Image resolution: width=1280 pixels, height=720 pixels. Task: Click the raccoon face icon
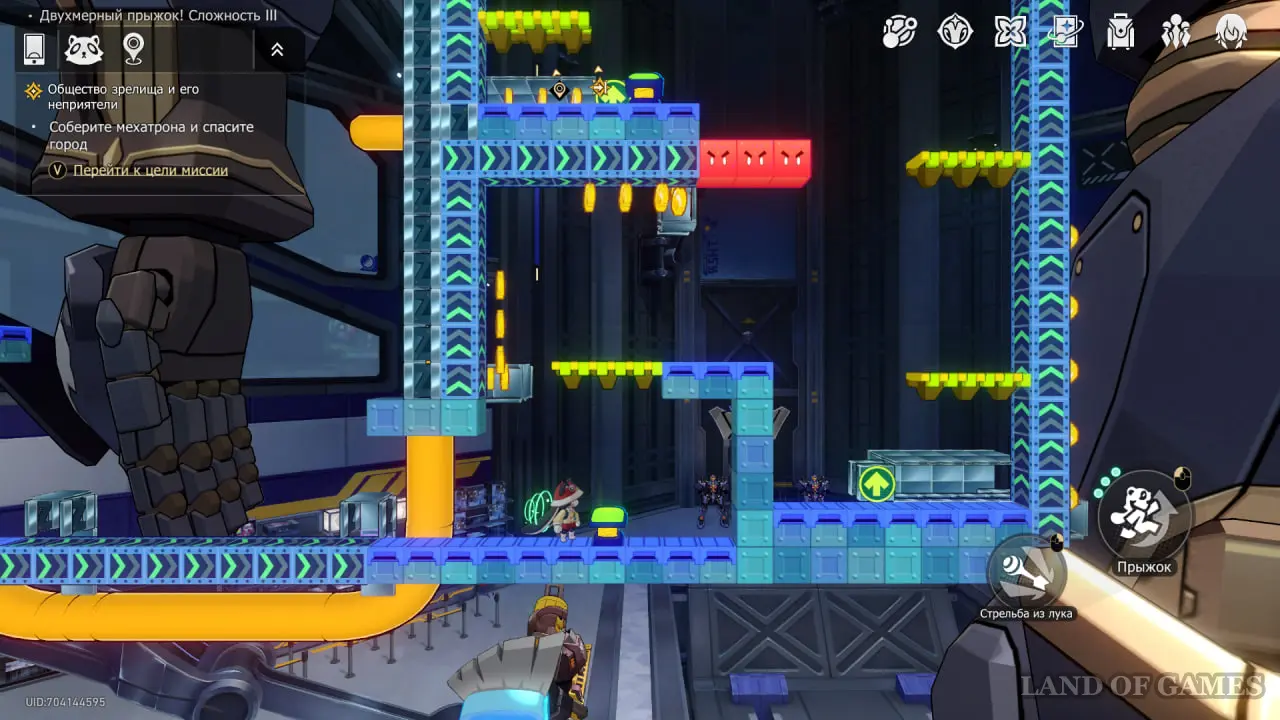(84, 49)
